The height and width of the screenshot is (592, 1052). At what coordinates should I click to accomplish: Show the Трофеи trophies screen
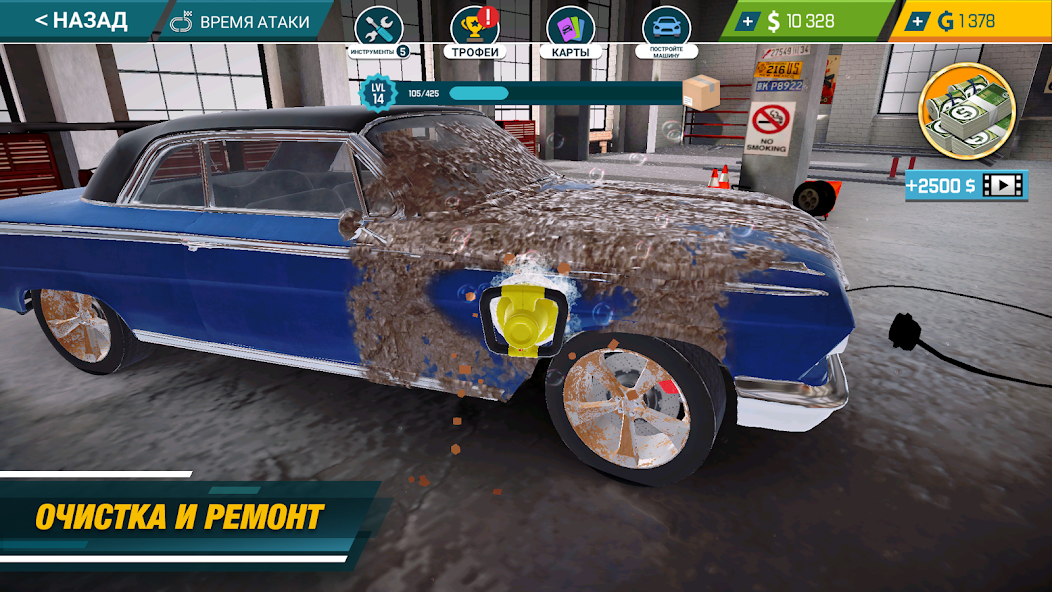(475, 29)
